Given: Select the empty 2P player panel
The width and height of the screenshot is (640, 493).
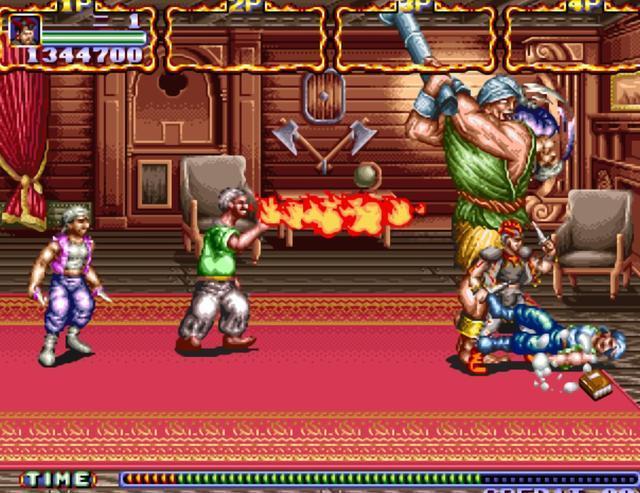Looking at the screenshot, I should [x=246, y=38].
